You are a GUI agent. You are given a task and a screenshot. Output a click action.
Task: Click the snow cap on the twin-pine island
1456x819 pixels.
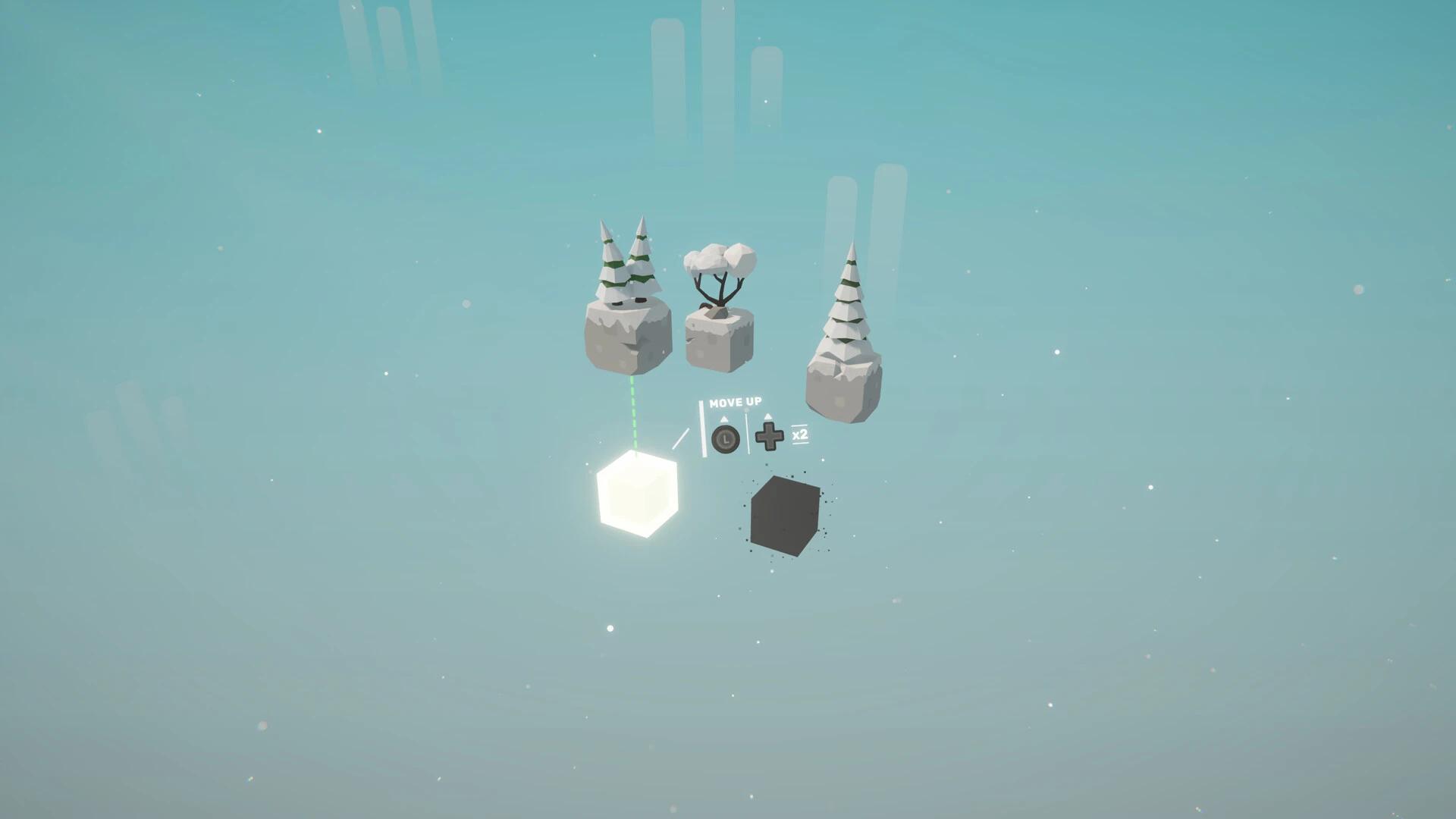click(622, 311)
